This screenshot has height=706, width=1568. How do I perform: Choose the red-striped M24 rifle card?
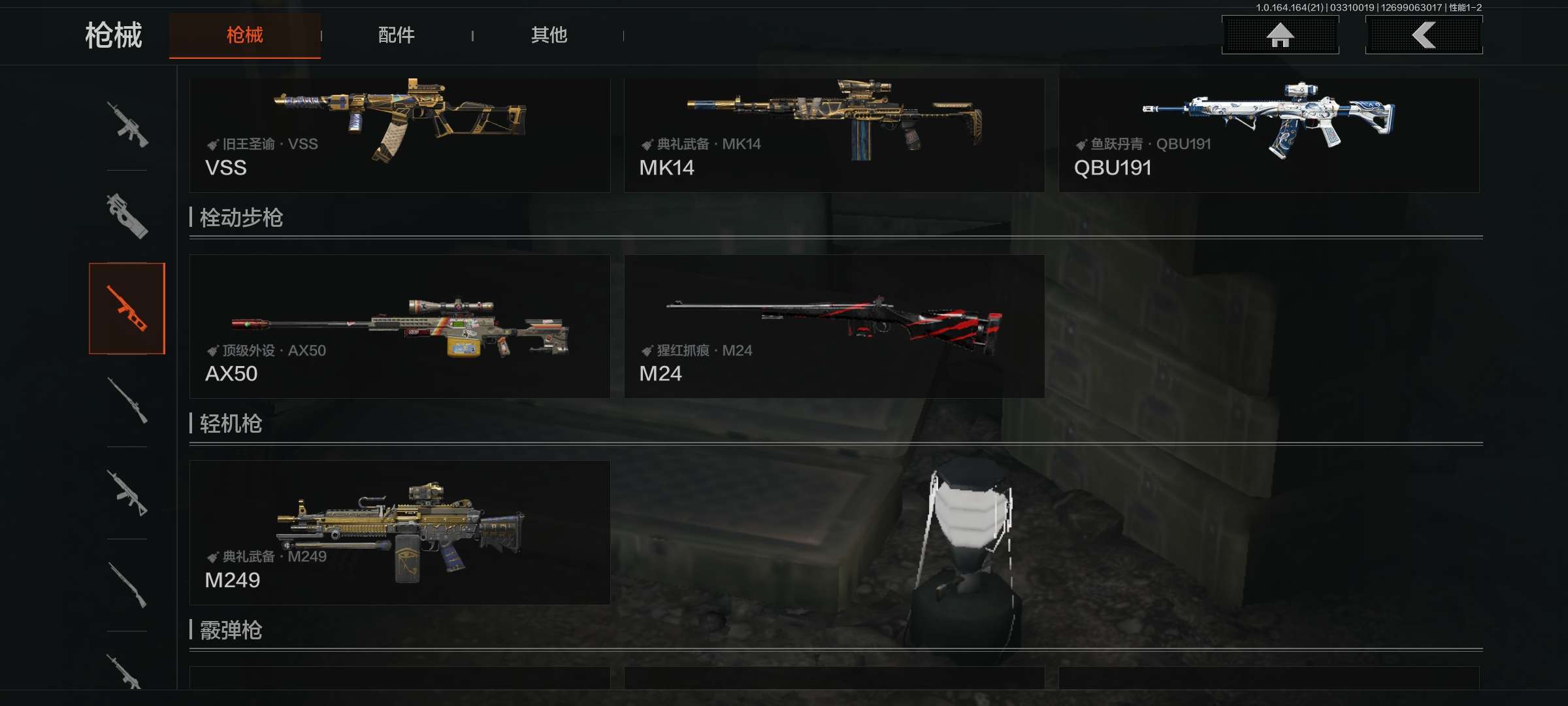click(834, 326)
